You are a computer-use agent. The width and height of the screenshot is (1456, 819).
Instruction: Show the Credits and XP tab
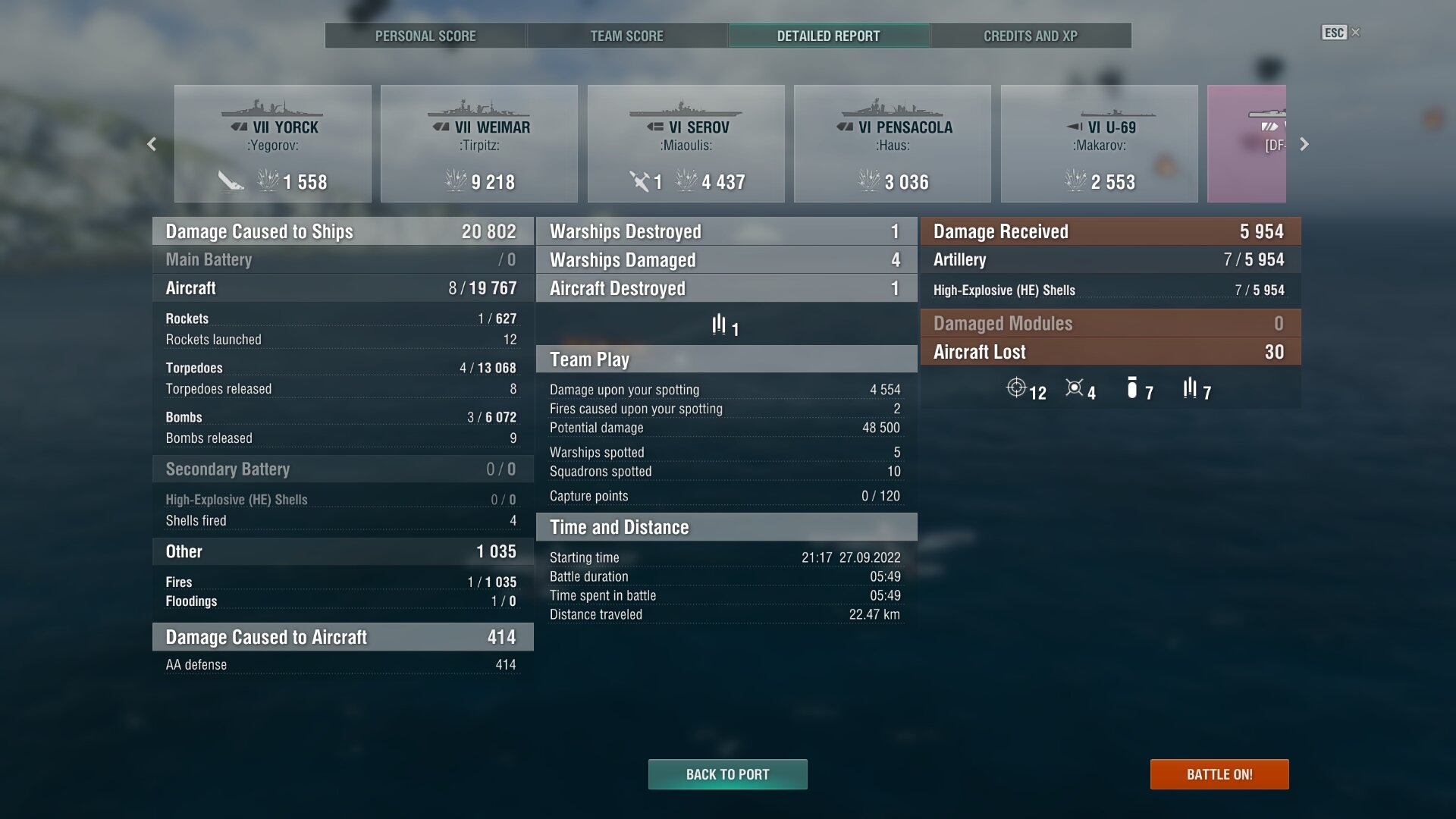1030,36
